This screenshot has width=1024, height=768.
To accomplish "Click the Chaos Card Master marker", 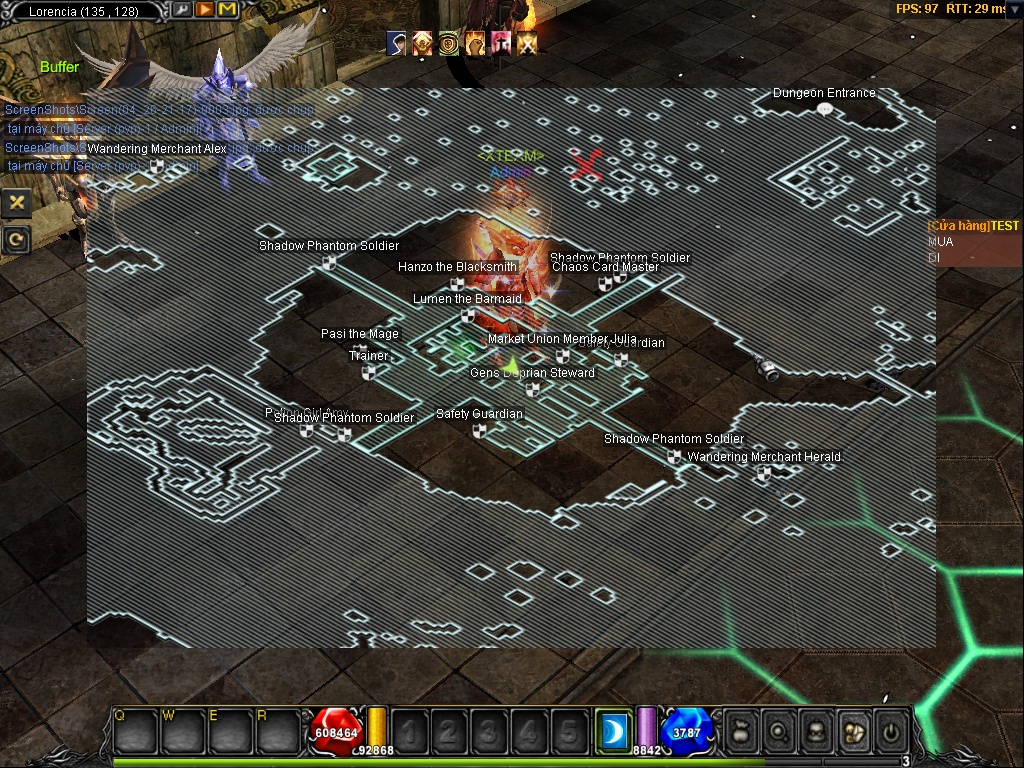I will pyautogui.click(x=604, y=284).
